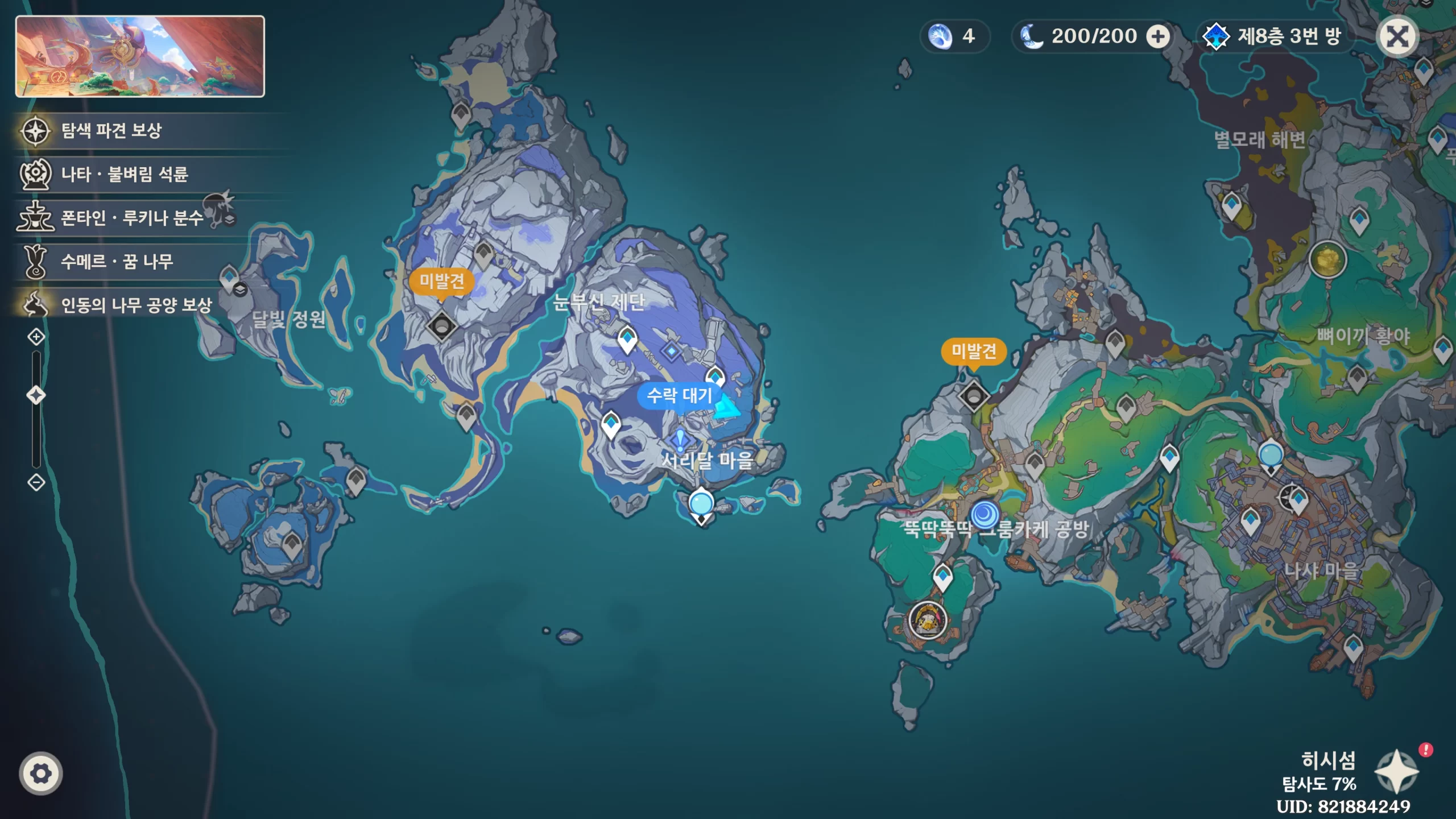This screenshot has height=819, width=1456.
Task: Open 탐색 파견 보상 expedition rewards
Action: click(x=111, y=131)
